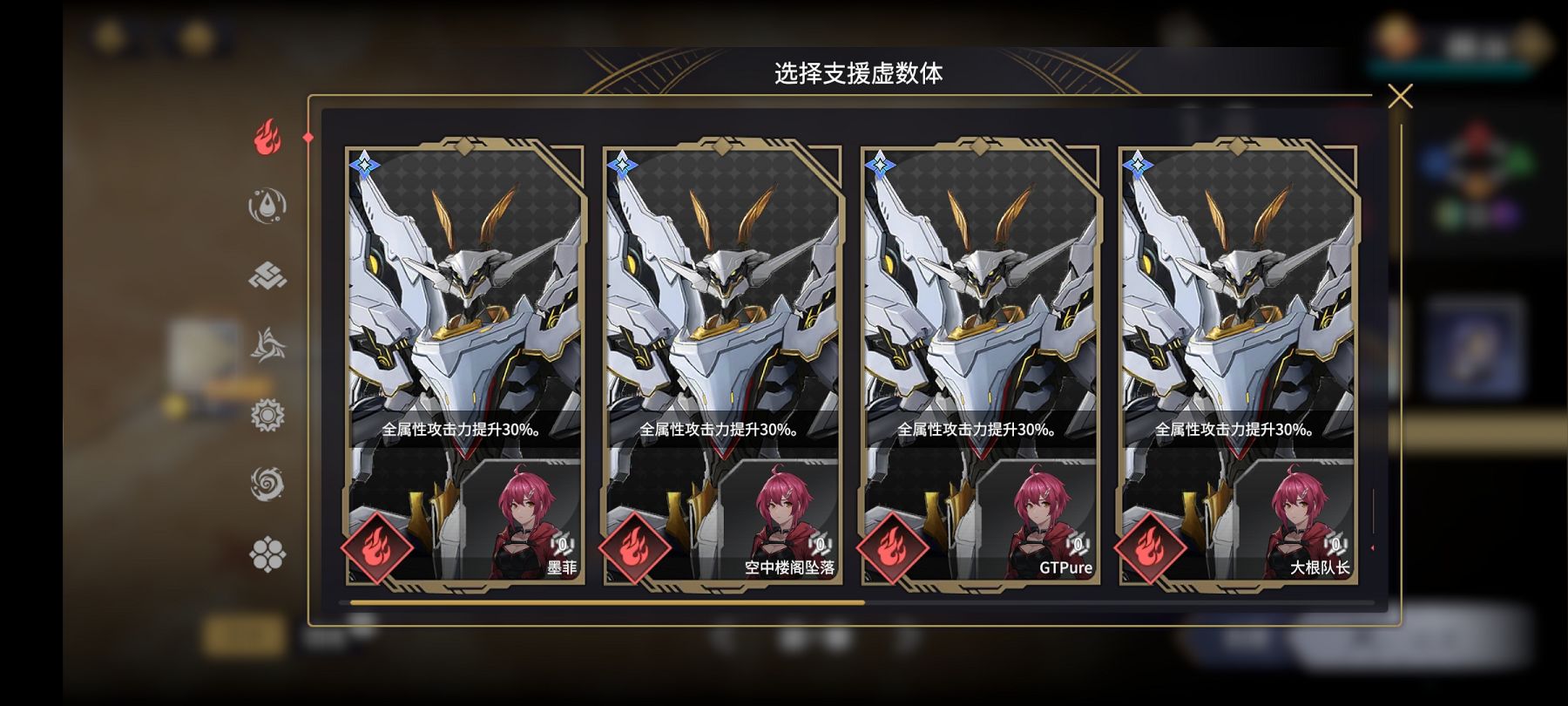Open the stacked diamond layers element tab
Screen dimensions: 1568x706
click(x=267, y=276)
